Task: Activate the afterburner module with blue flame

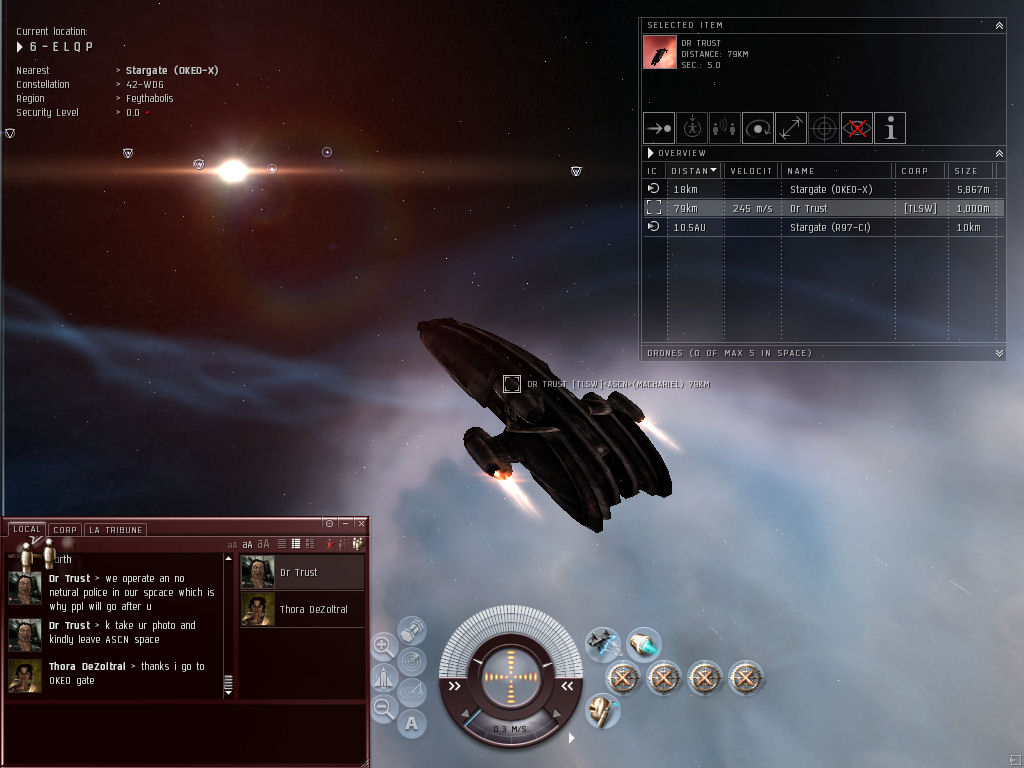Action: click(x=643, y=643)
